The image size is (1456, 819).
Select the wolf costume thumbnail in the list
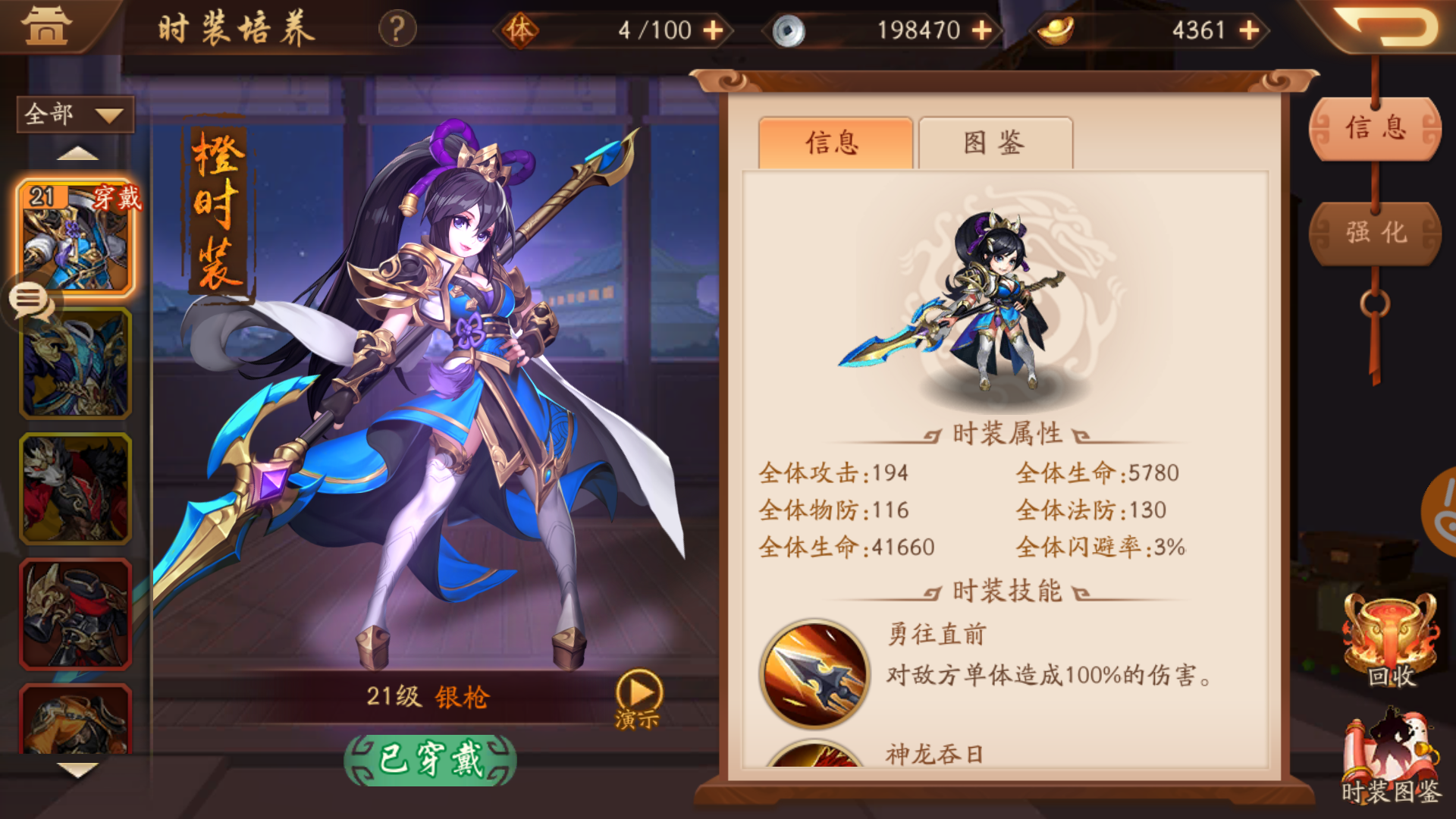coord(75,489)
